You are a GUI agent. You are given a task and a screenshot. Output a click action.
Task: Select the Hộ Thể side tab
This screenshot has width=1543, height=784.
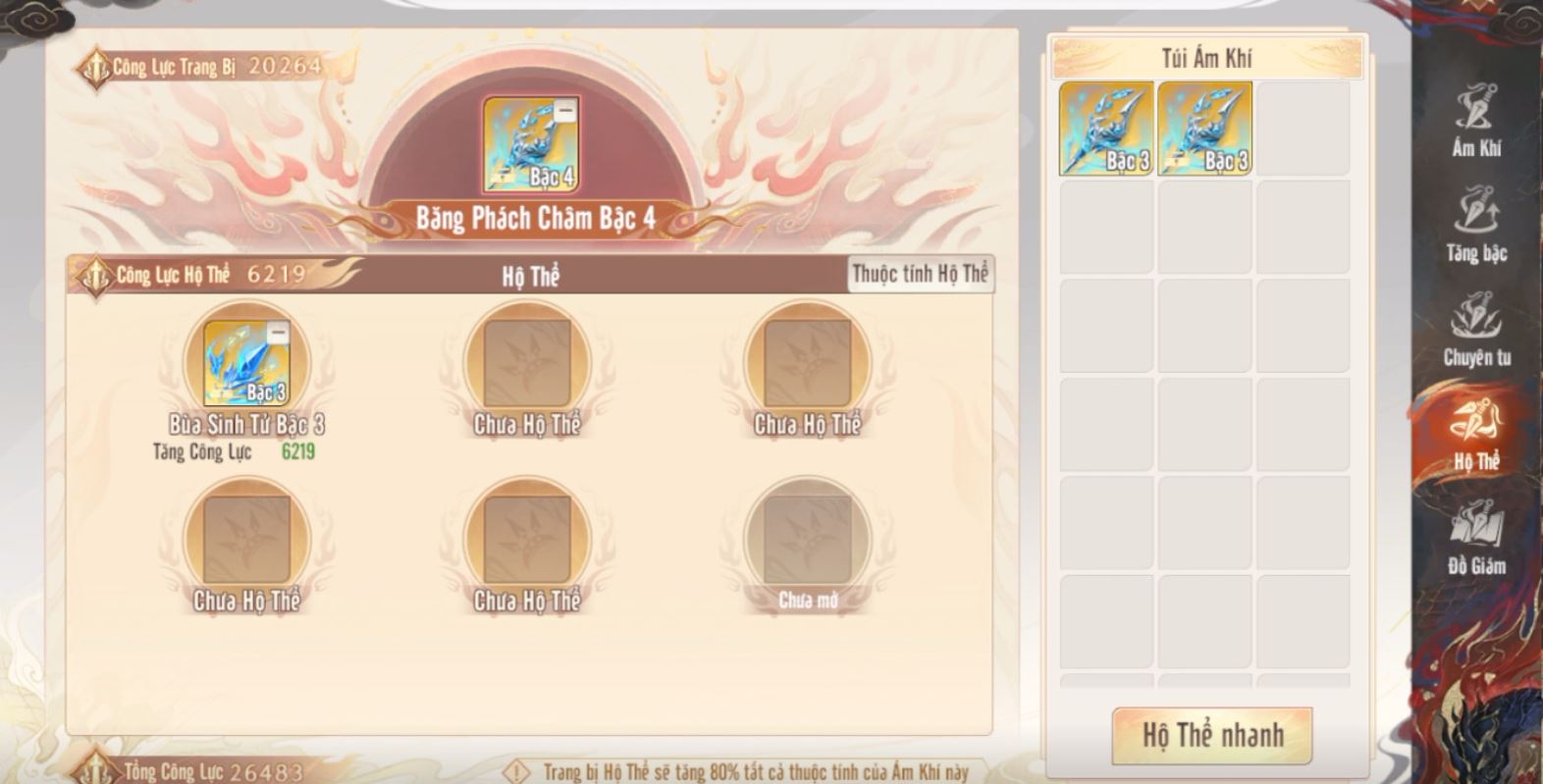pos(1476,435)
